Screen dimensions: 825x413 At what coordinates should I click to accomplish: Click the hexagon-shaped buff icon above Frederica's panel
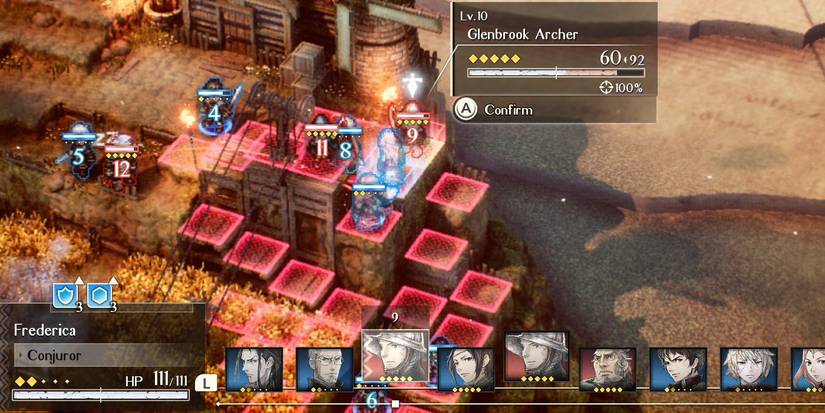click(100, 295)
